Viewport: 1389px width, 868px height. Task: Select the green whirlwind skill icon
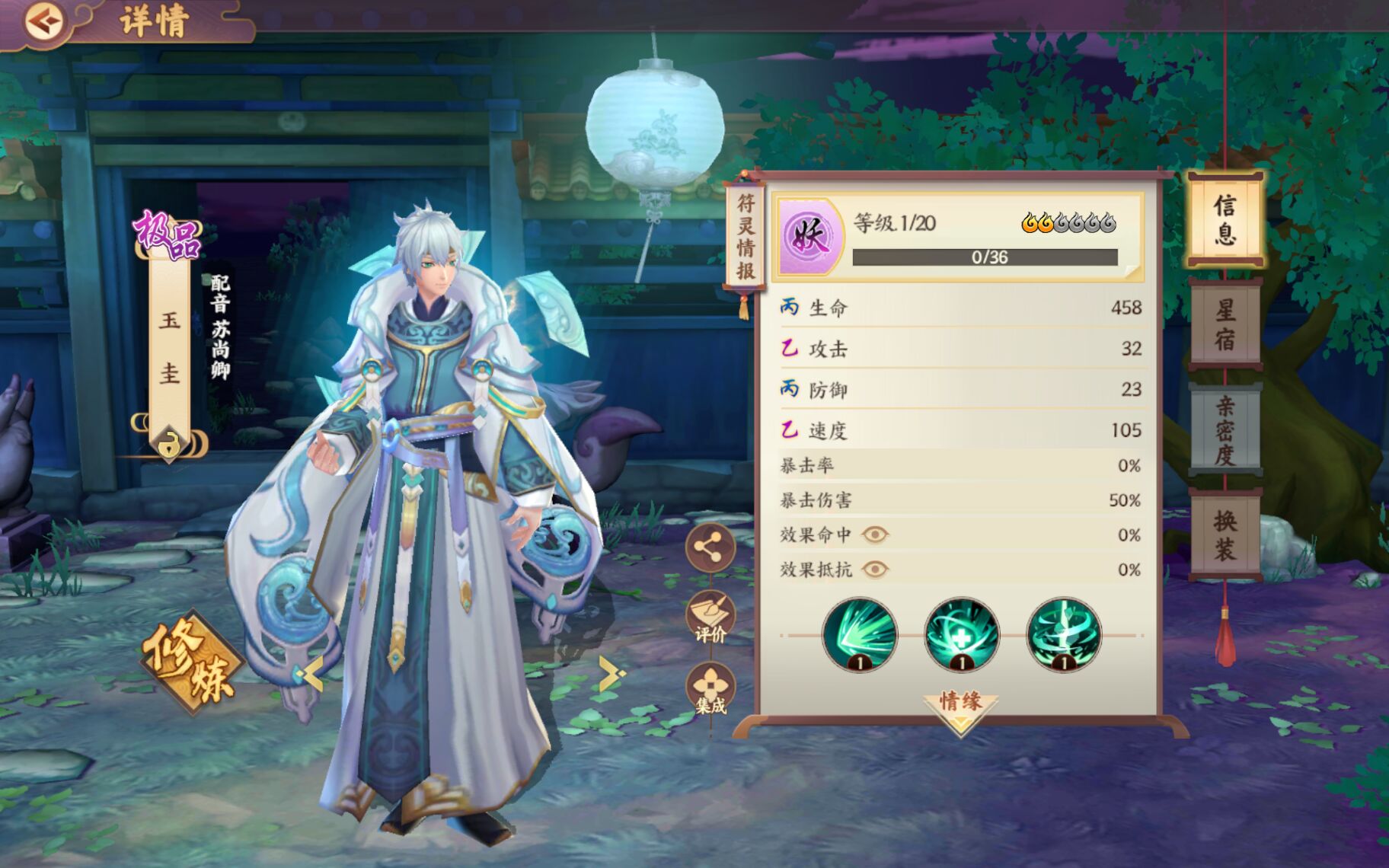[x=1064, y=635]
